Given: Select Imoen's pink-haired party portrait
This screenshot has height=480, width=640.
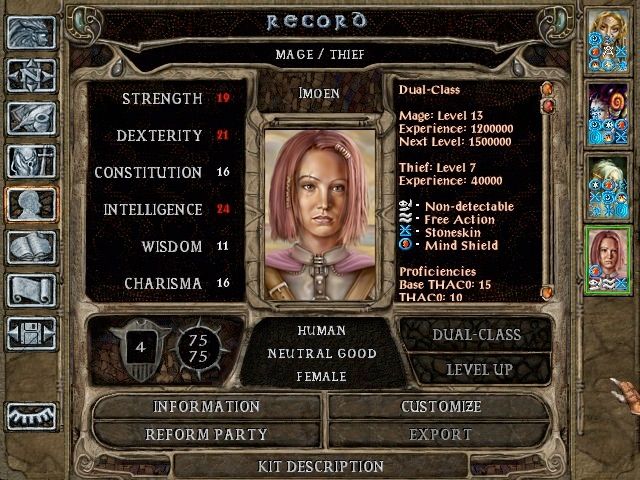Looking at the screenshot, I should (606, 258).
